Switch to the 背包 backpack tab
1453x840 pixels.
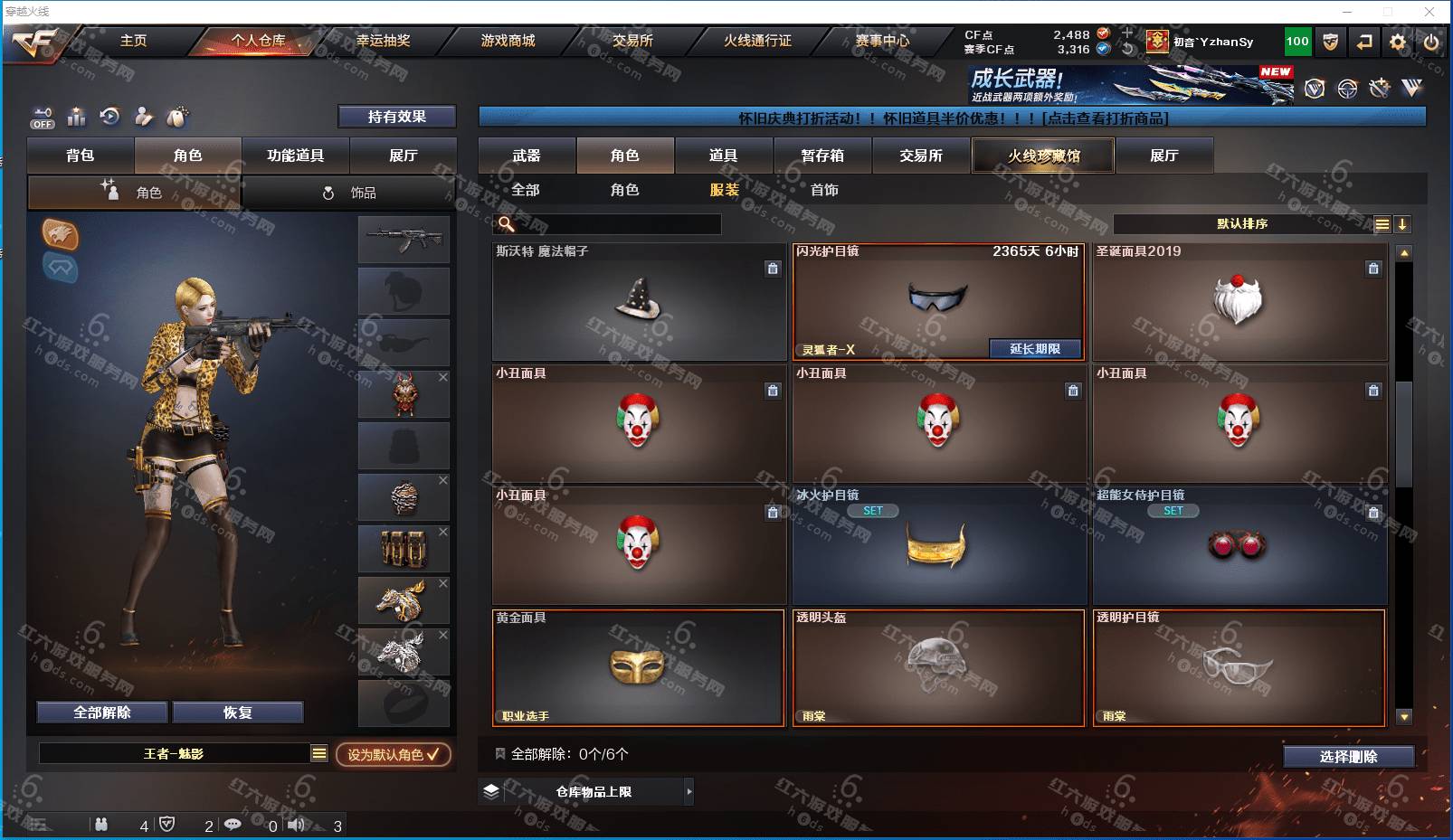coord(81,156)
